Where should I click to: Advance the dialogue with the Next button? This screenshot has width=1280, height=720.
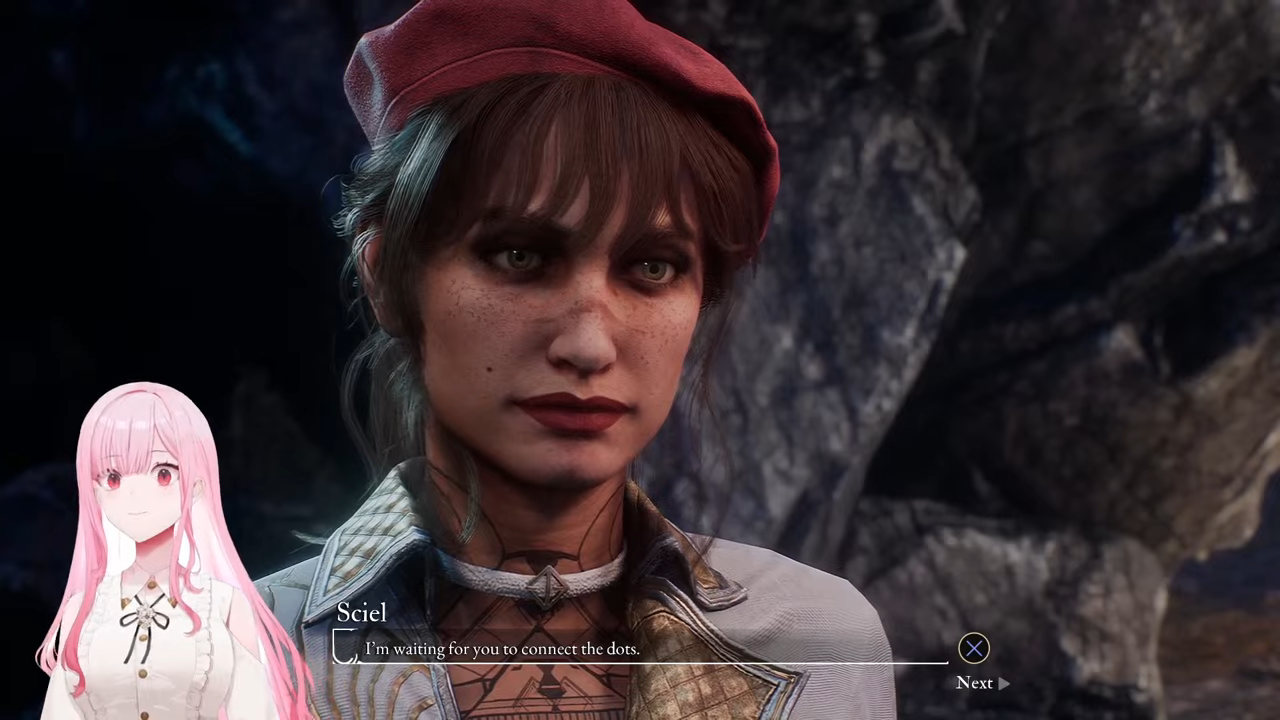click(x=981, y=682)
